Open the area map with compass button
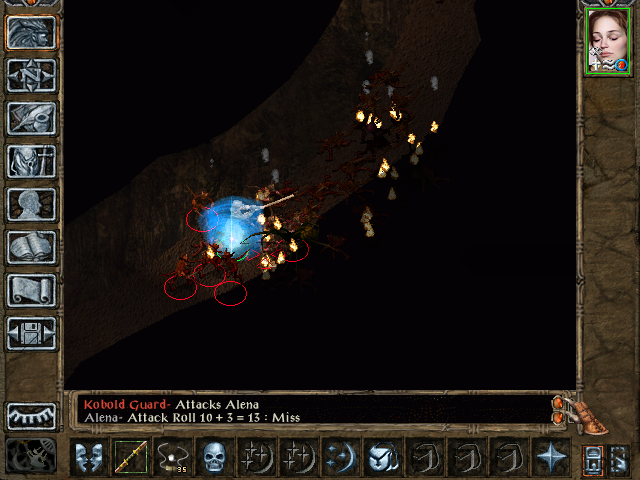The height and width of the screenshot is (480, 640). [31, 75]
